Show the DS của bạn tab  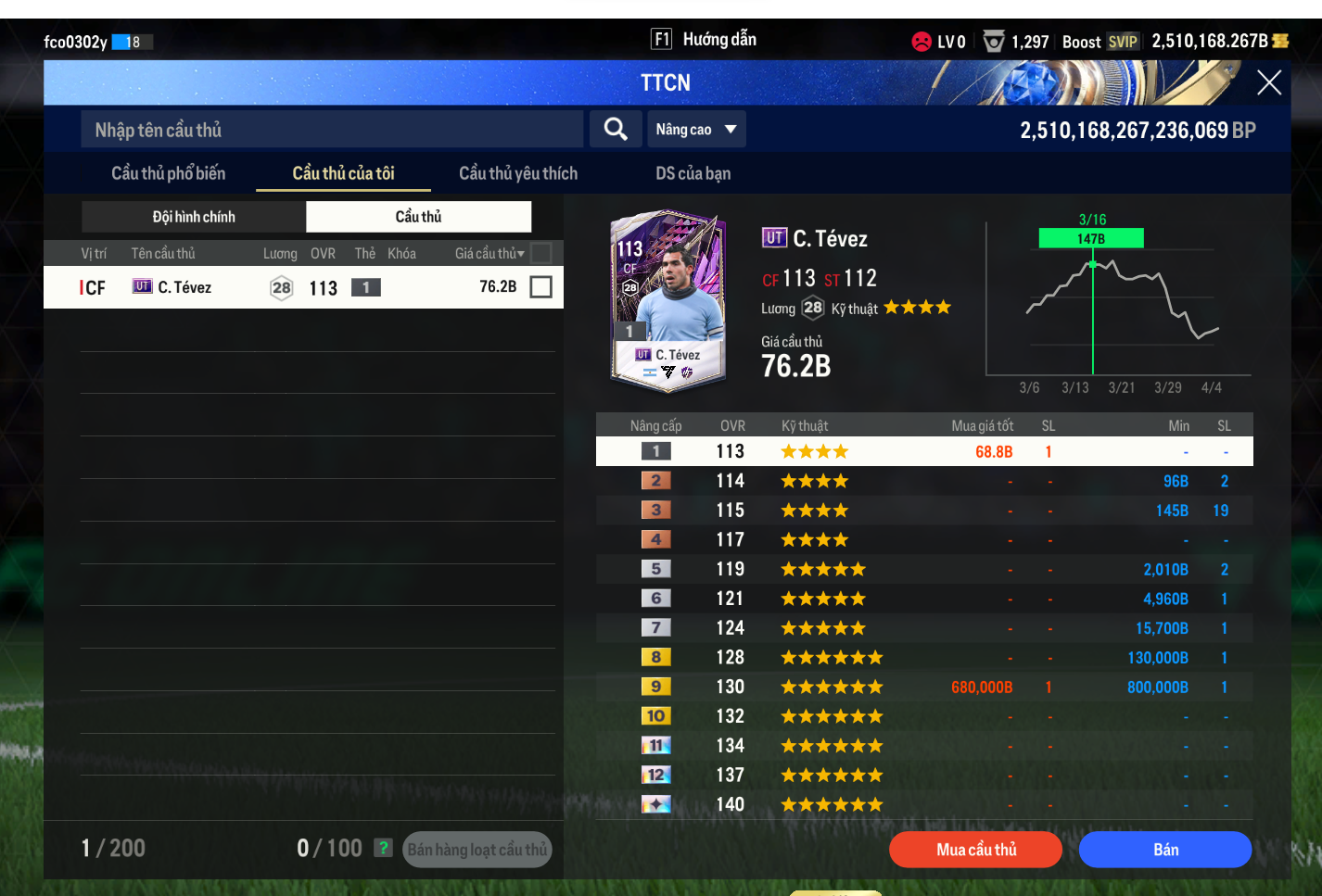(693, 173)
